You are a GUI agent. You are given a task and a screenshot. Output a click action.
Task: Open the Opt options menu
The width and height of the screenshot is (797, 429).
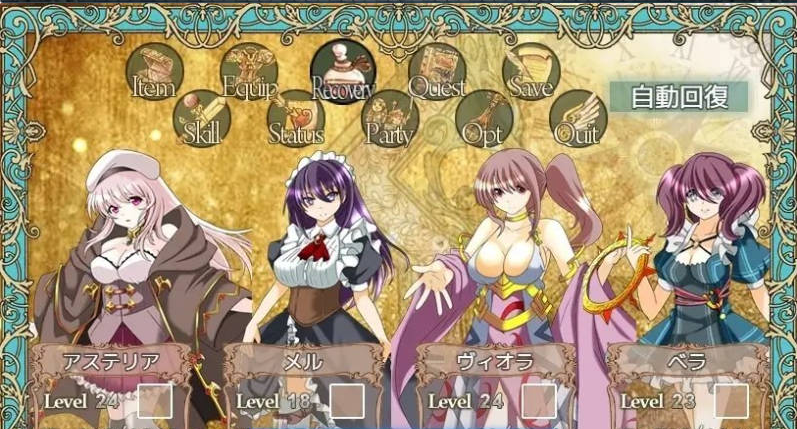tap(484, 119)
